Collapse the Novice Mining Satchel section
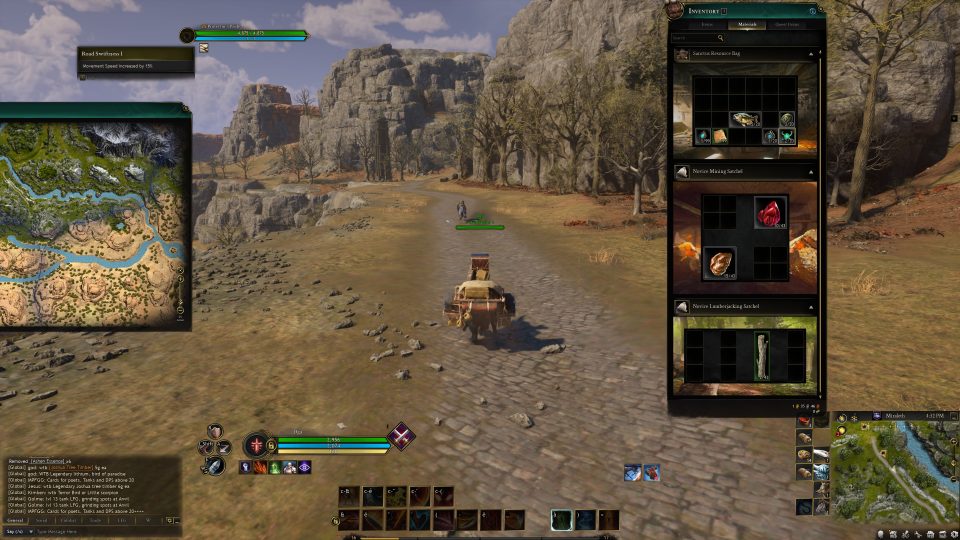 (811, 172)
